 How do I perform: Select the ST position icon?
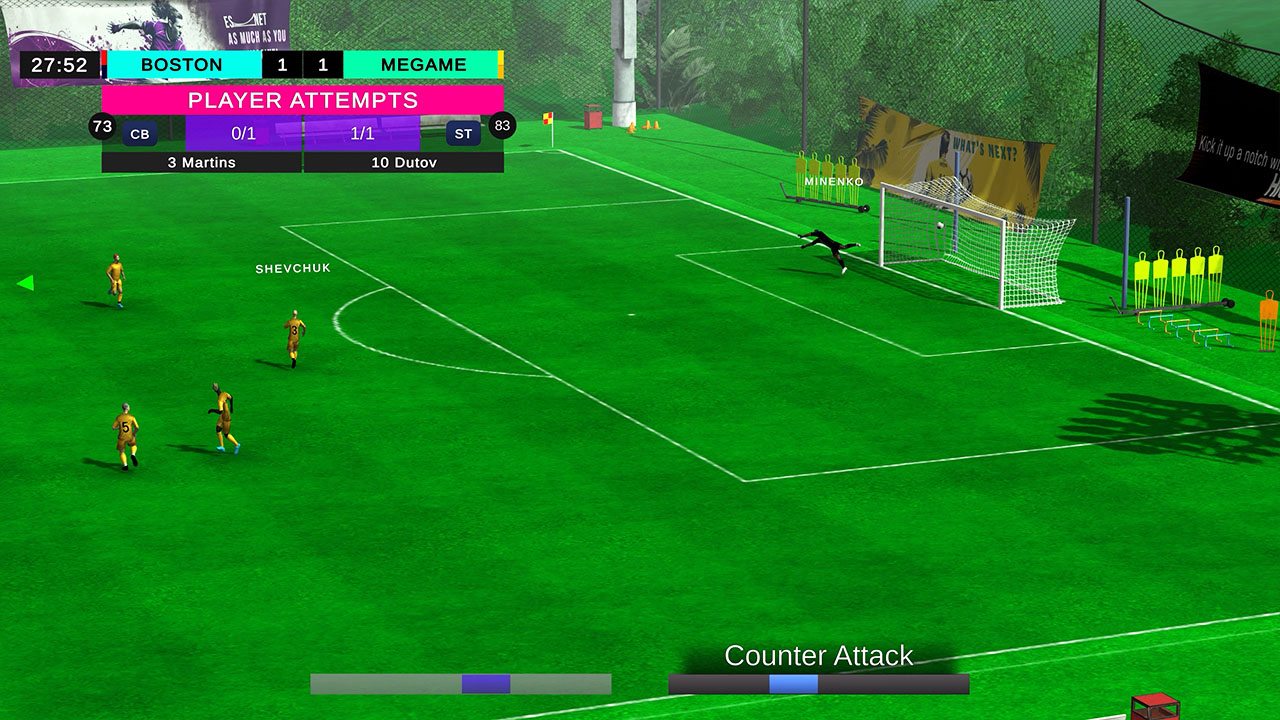461,132
